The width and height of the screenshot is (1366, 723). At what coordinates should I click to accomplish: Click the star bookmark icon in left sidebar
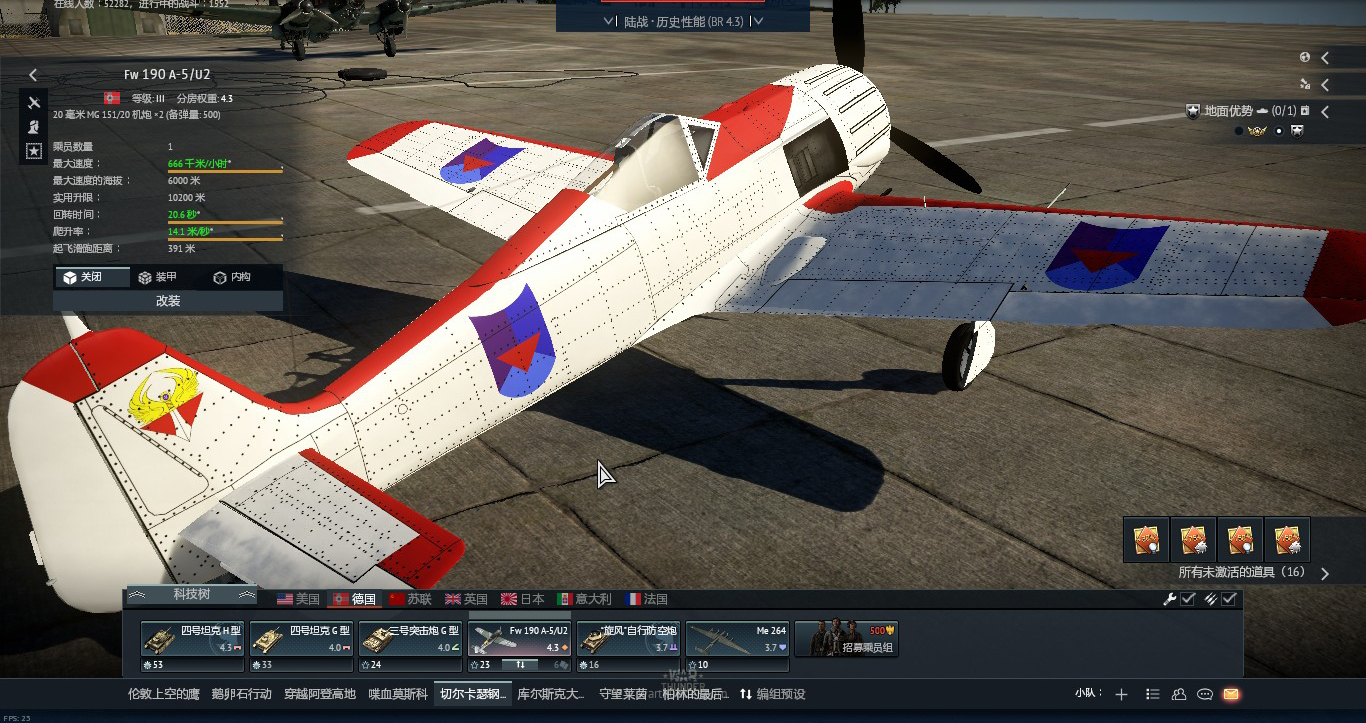click(x=33, y=150)
